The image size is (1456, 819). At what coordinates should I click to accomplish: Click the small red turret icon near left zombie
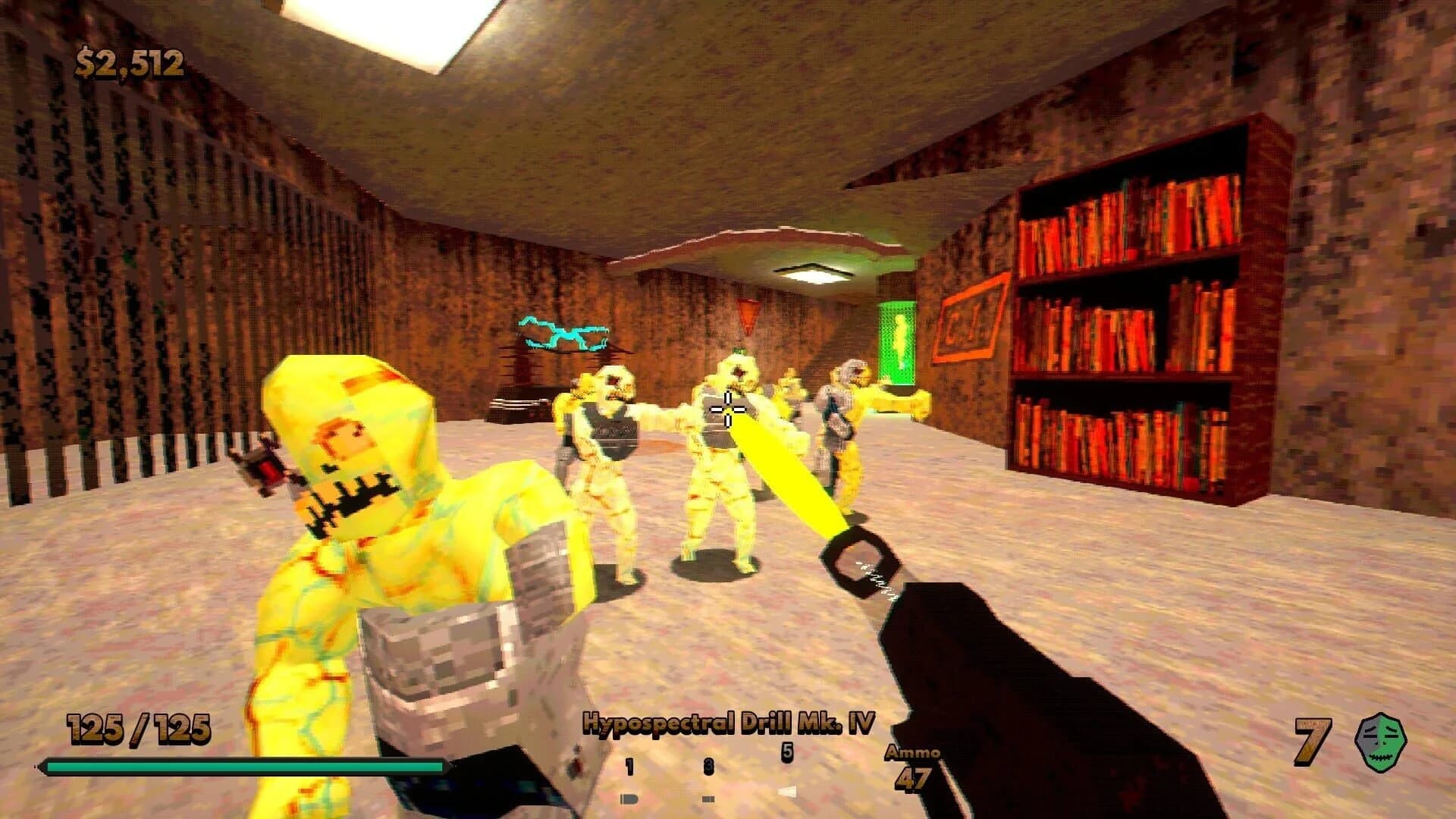point(270,468)
